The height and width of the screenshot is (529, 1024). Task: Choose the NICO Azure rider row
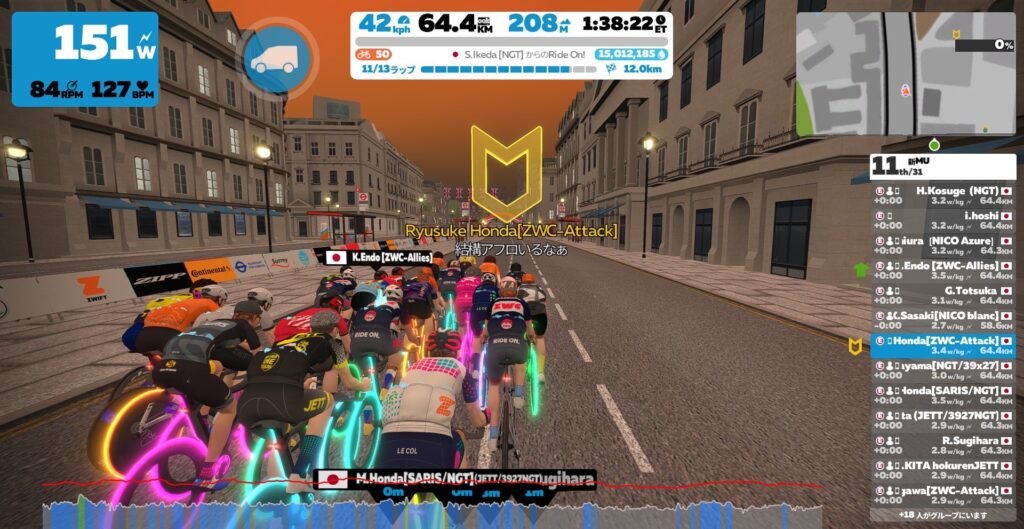point(943,244)
